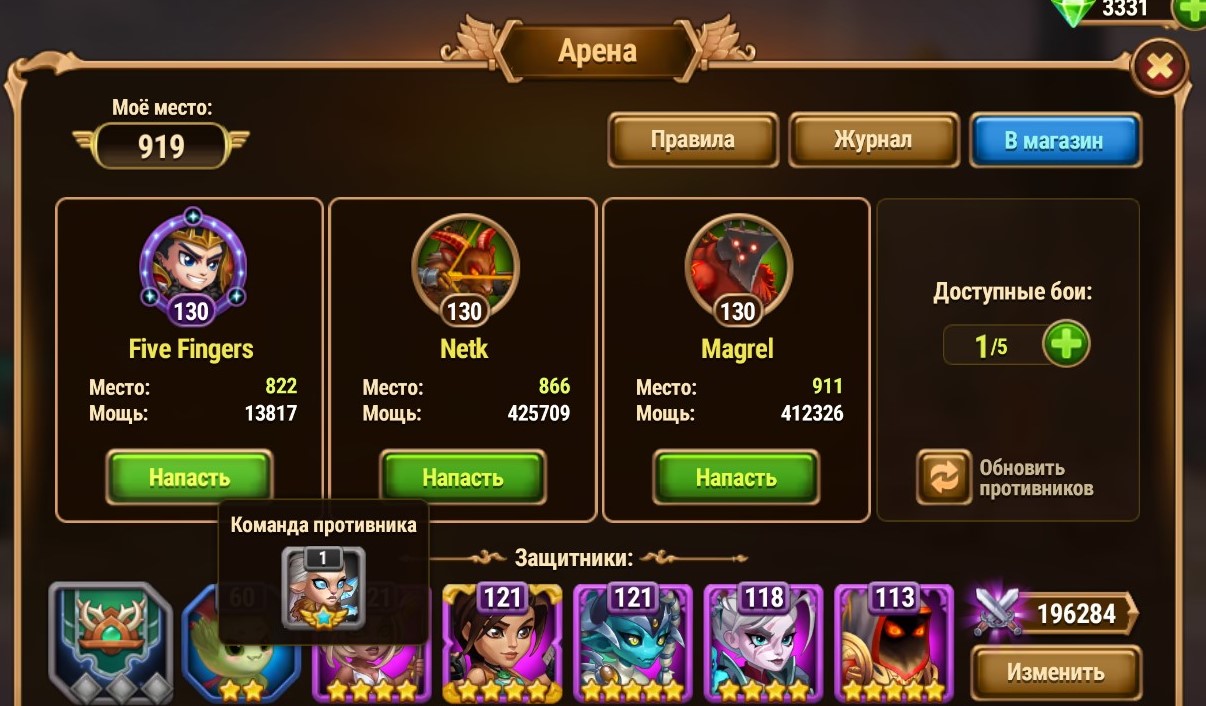Image resolution: width=1206 pixels, height=706 pixels.
Task: Go to the shop via В магазин
Action: pyautogui.click(x=1054, y=140)
